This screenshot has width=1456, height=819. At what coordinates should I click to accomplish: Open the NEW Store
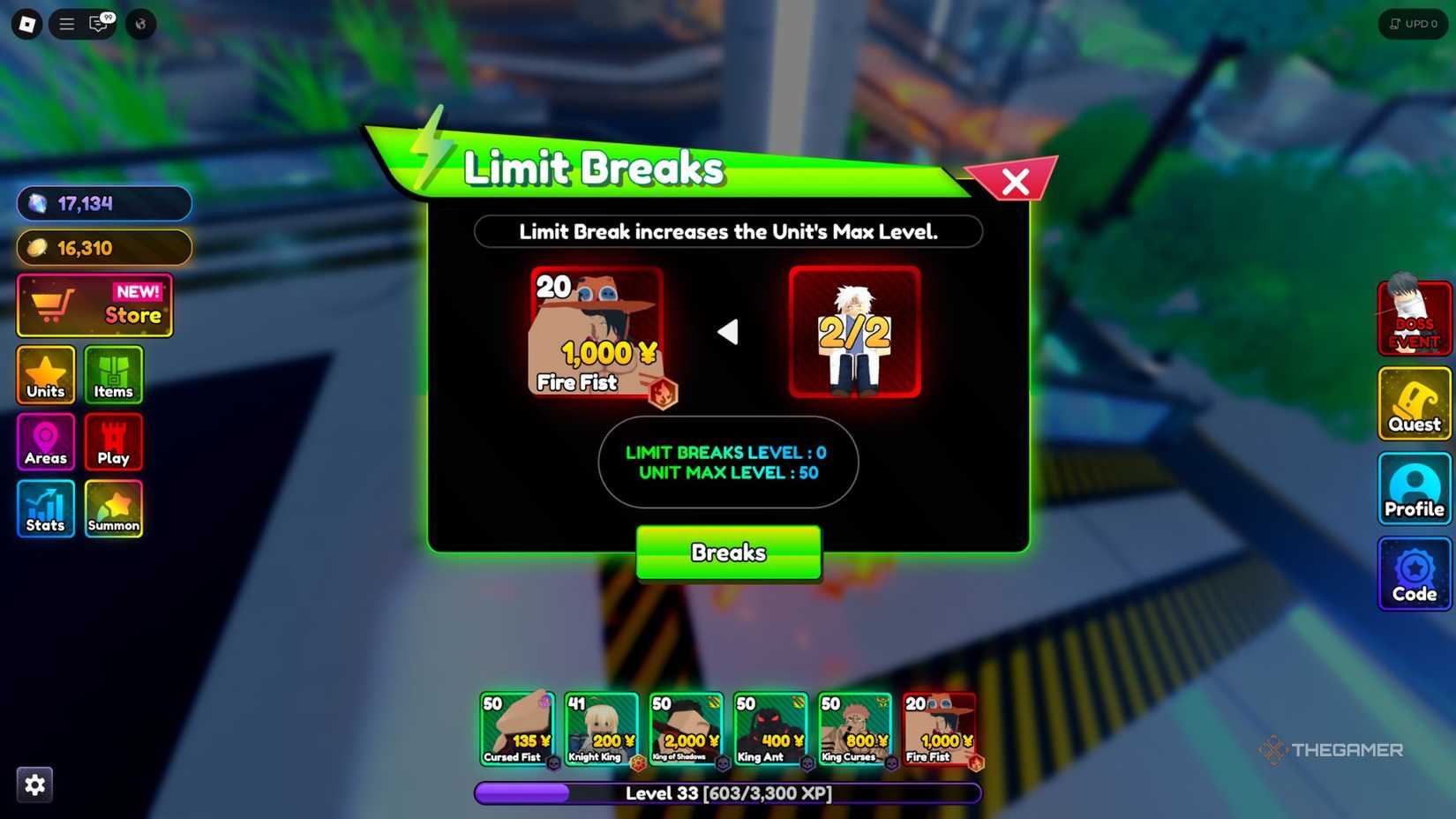click(x=94, y=304)
